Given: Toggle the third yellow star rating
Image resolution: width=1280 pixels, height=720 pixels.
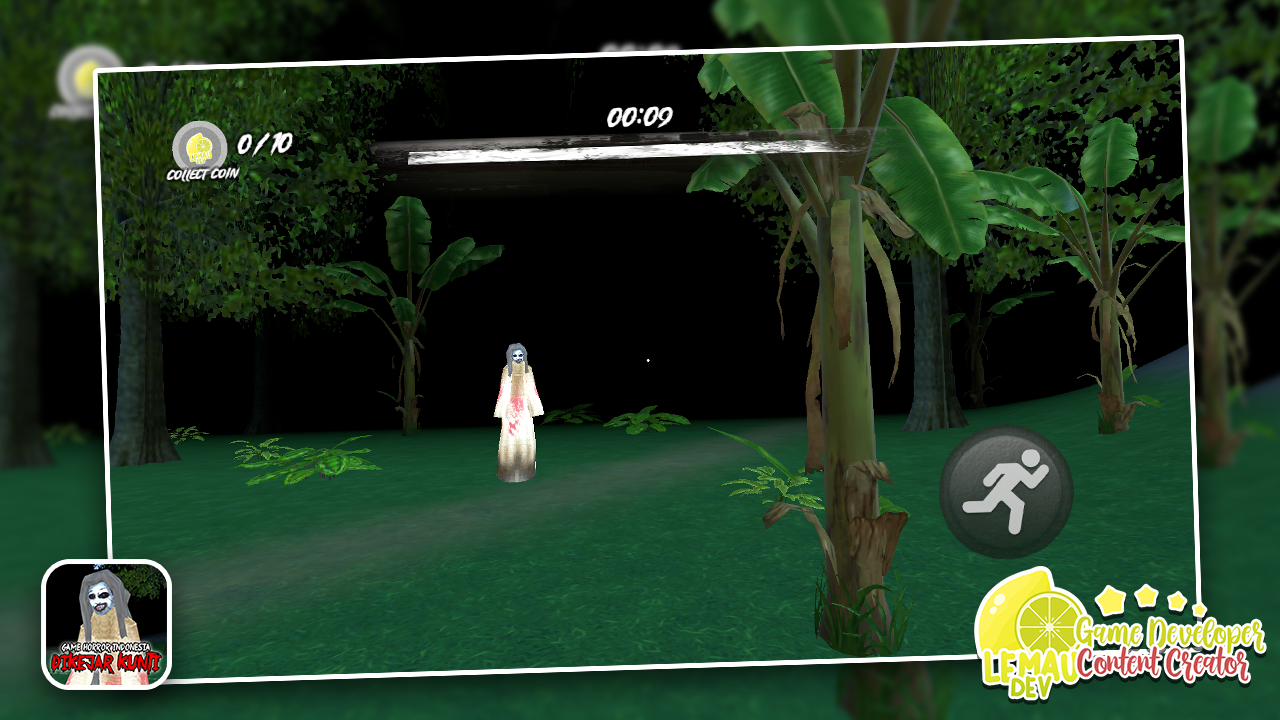Looking at the screenshot, I should pyautogui.click(x=1176, y=602).
